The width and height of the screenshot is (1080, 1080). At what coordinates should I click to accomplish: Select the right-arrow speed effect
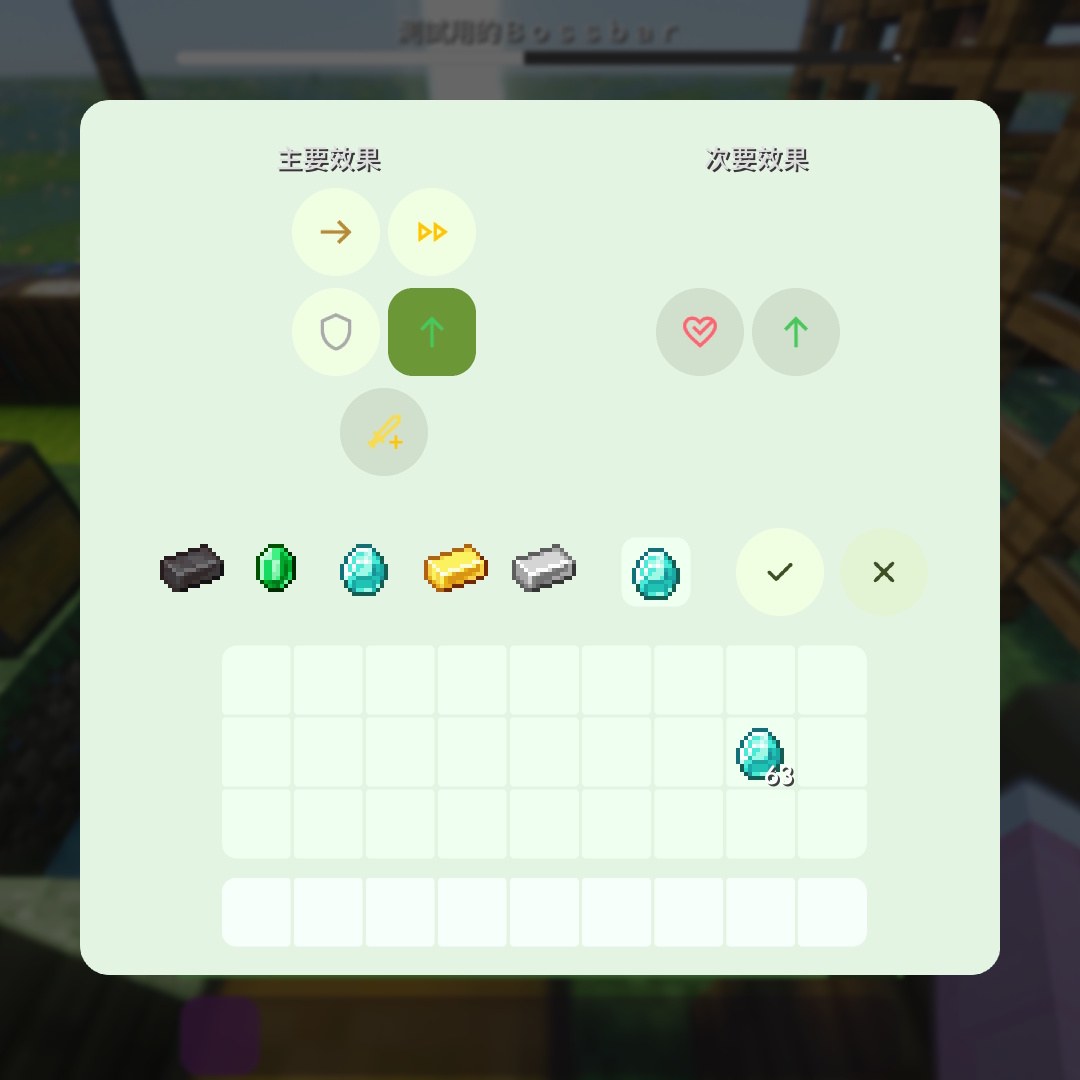point(336,232)
